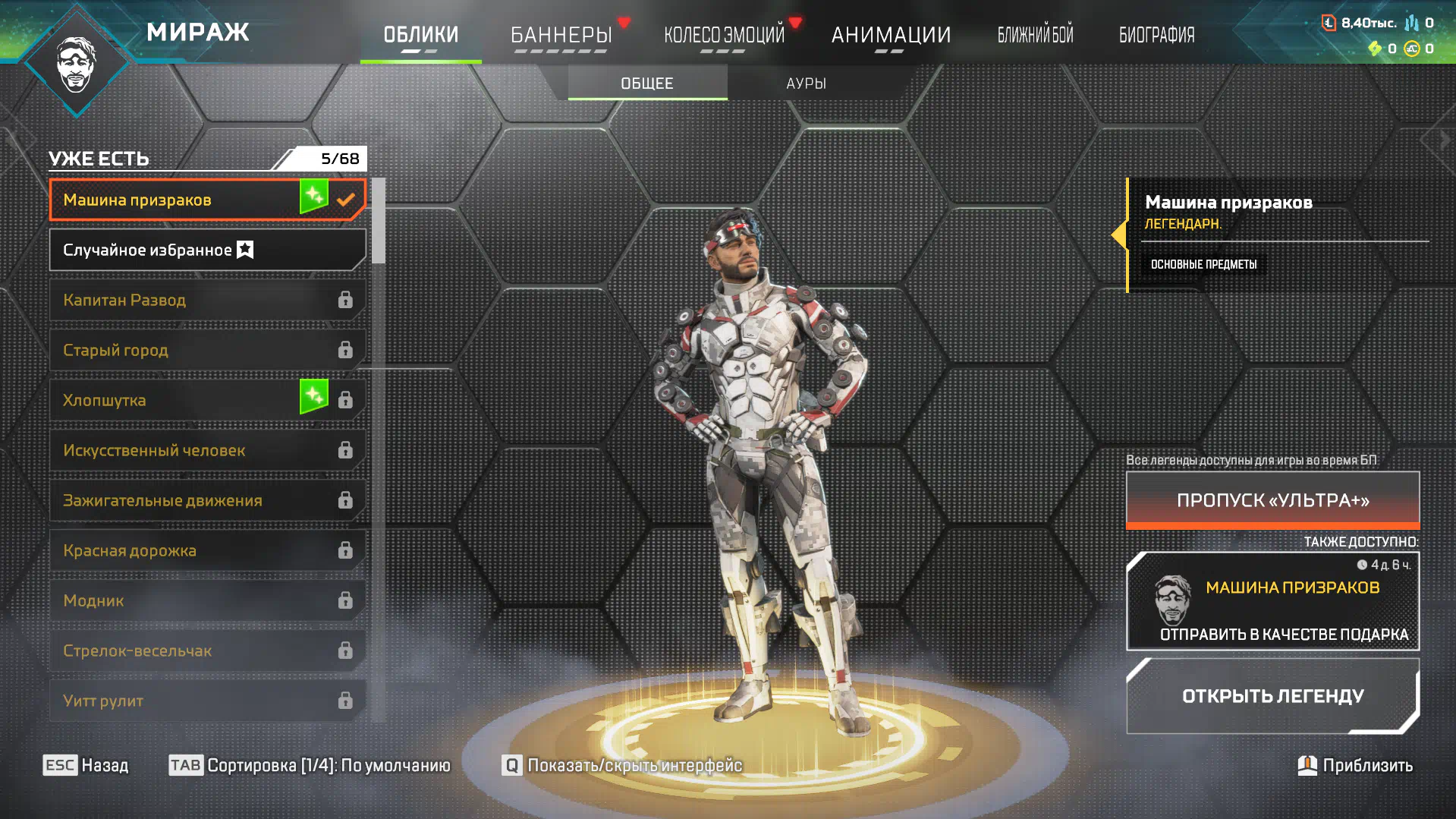Select the Общее sub-tab
The width and height of the screenshot is (1456, 819).
click(647, 83)
